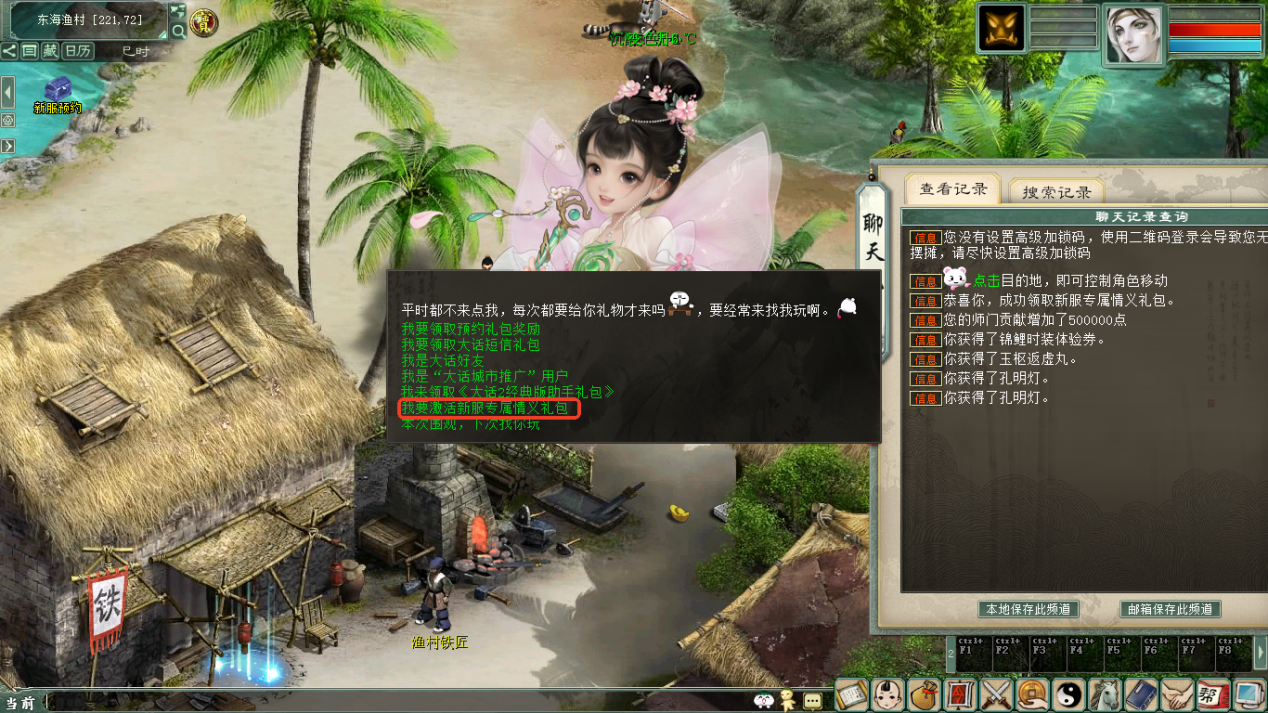Click the computer monitor system icon
The width and height of the screenshot is (1268, 713).
coord(1249,694)
